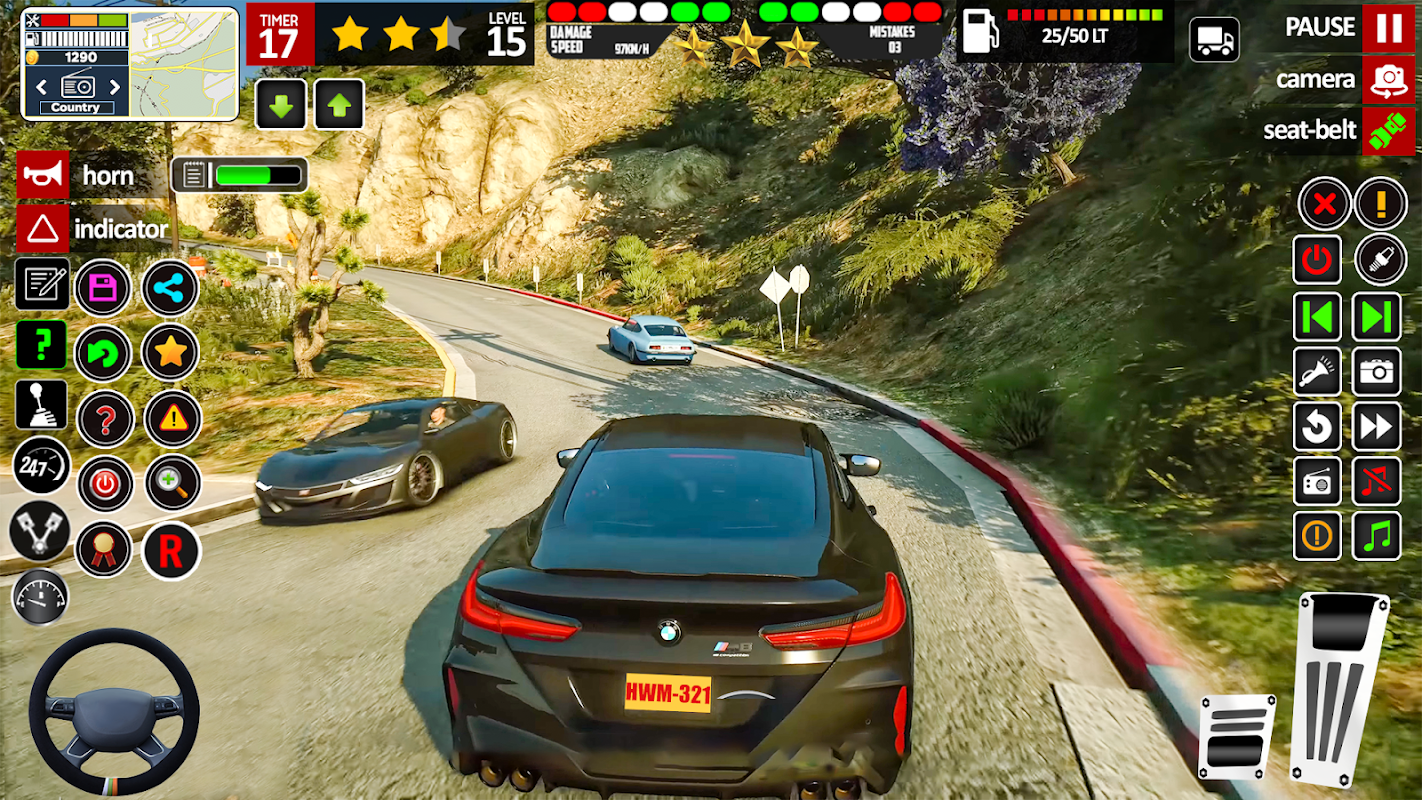The height and width of the screenshot is (800, 1422).
Task: Take a screenshot with the camera icon
Action: click(x=1376, y=373)
